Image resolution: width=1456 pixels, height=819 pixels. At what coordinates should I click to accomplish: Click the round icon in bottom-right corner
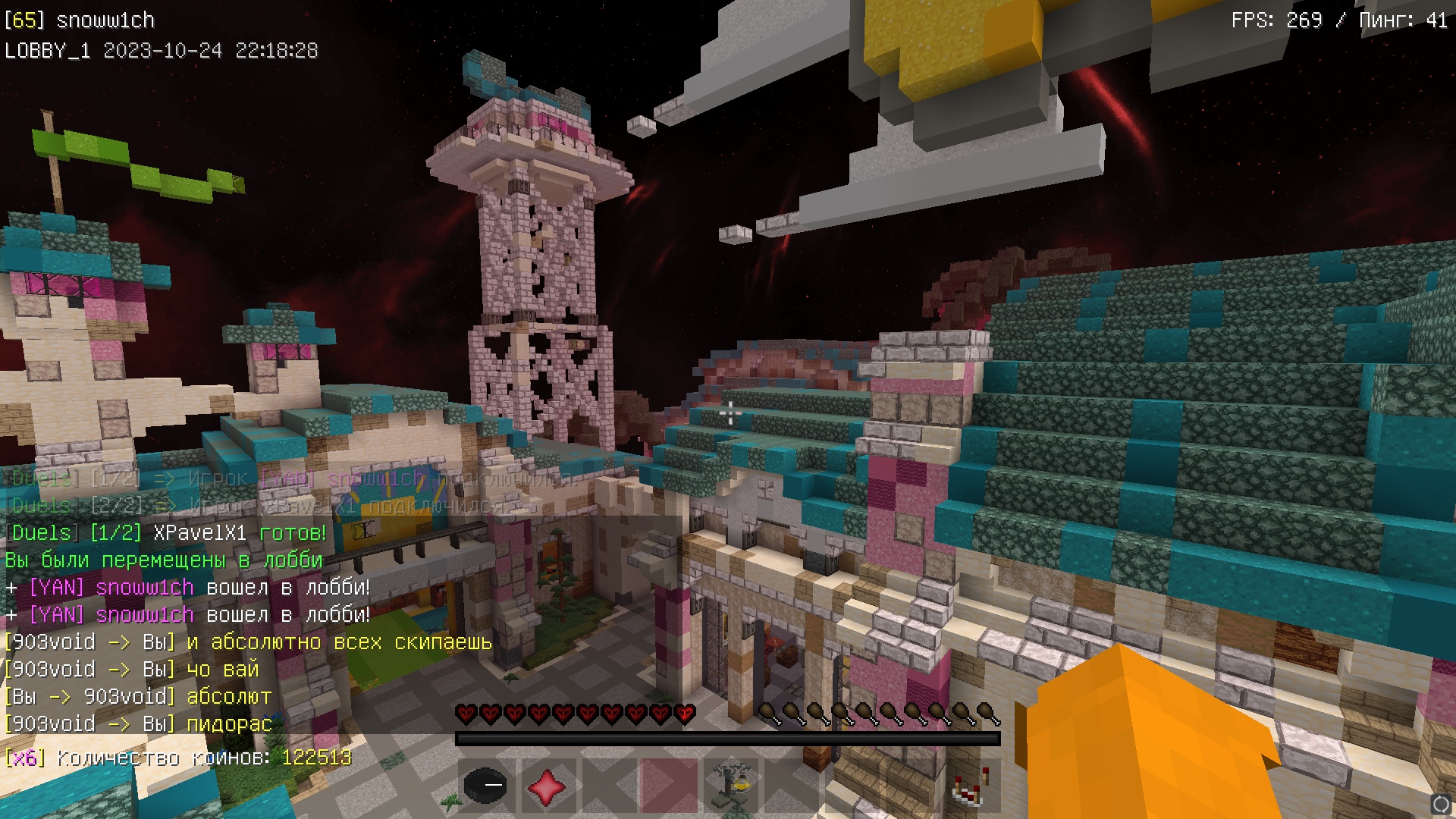[1441, 804]
